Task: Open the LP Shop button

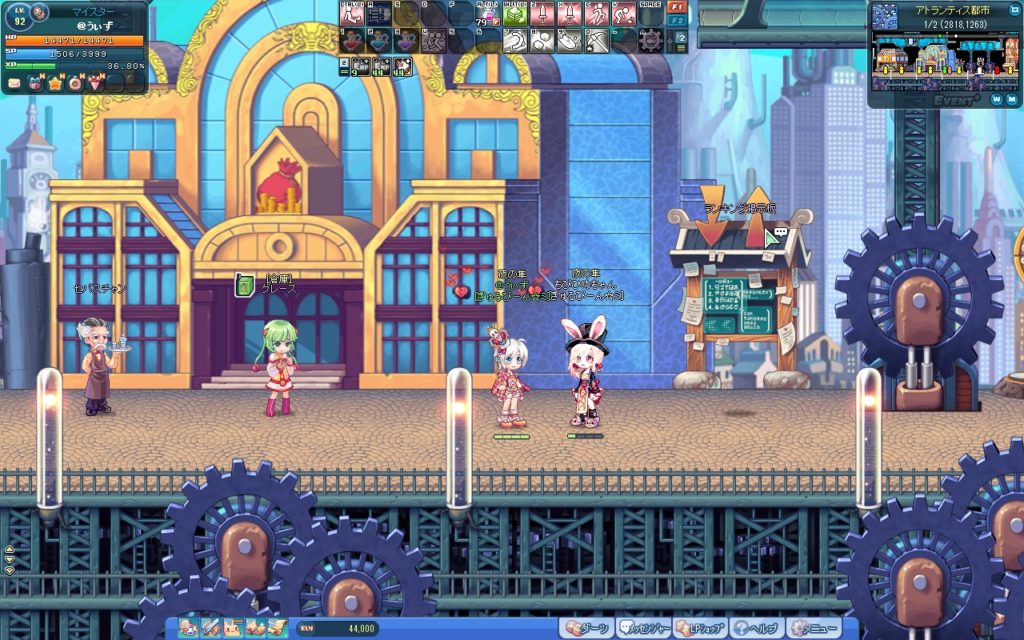Action: pos(699,629)
